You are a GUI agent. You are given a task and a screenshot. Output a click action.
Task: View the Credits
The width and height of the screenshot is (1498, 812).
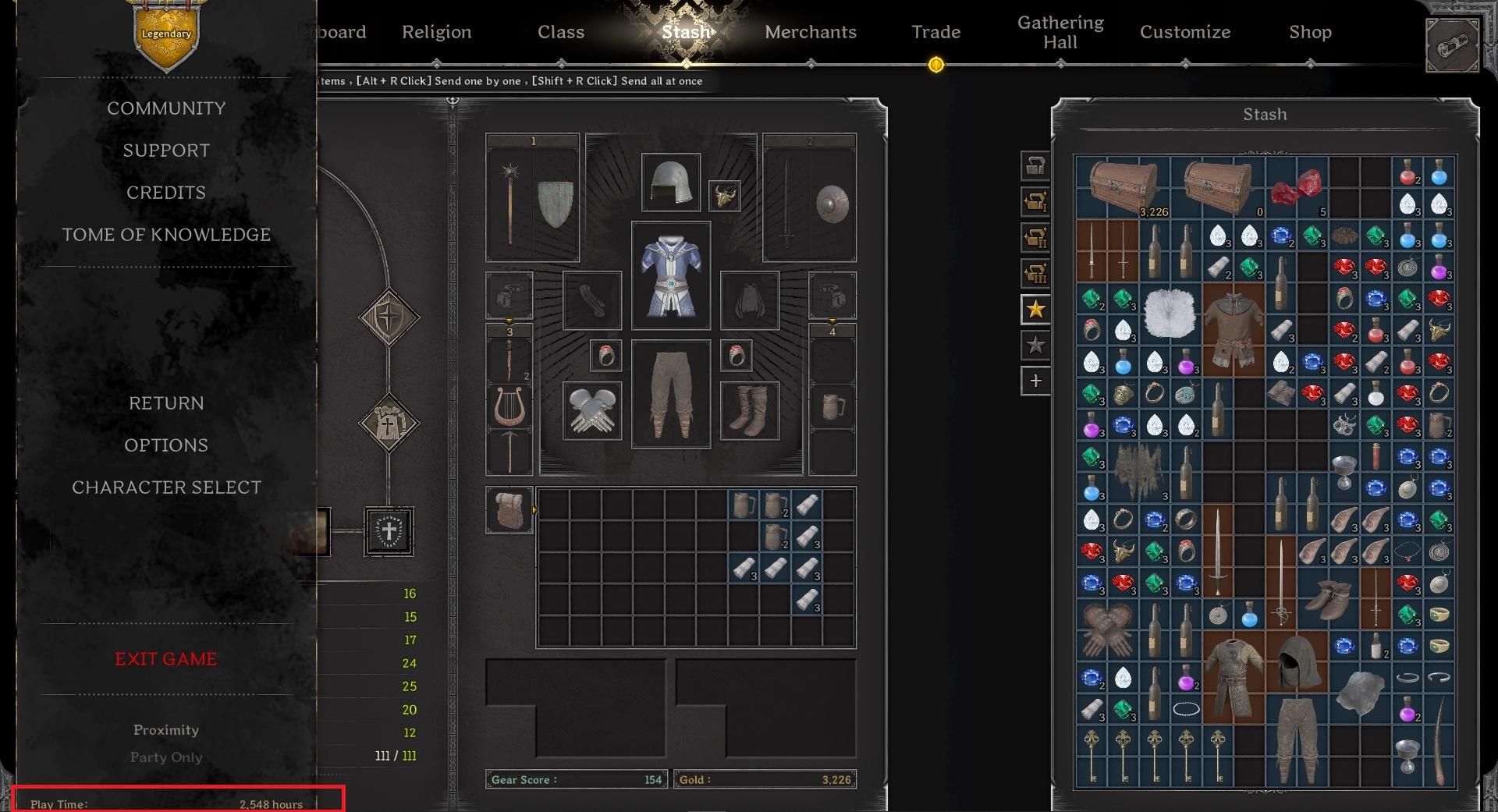click(166, 193)
